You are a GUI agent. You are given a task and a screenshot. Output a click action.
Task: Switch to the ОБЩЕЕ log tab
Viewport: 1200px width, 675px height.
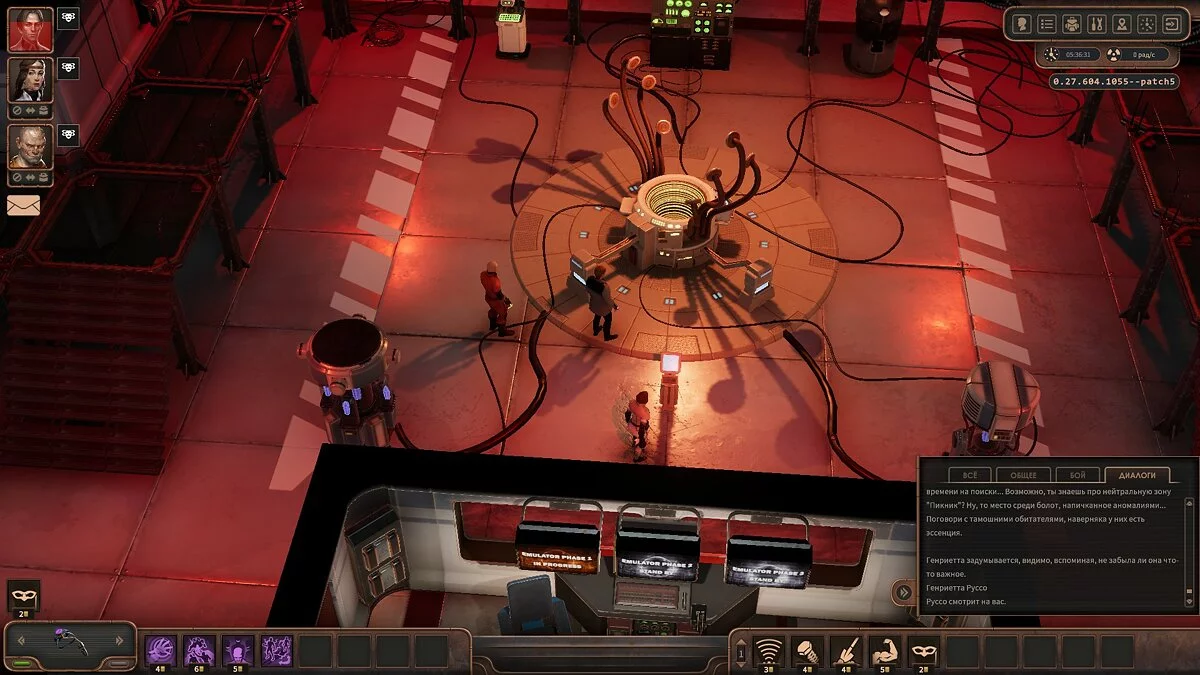[x=1023, y=475]
